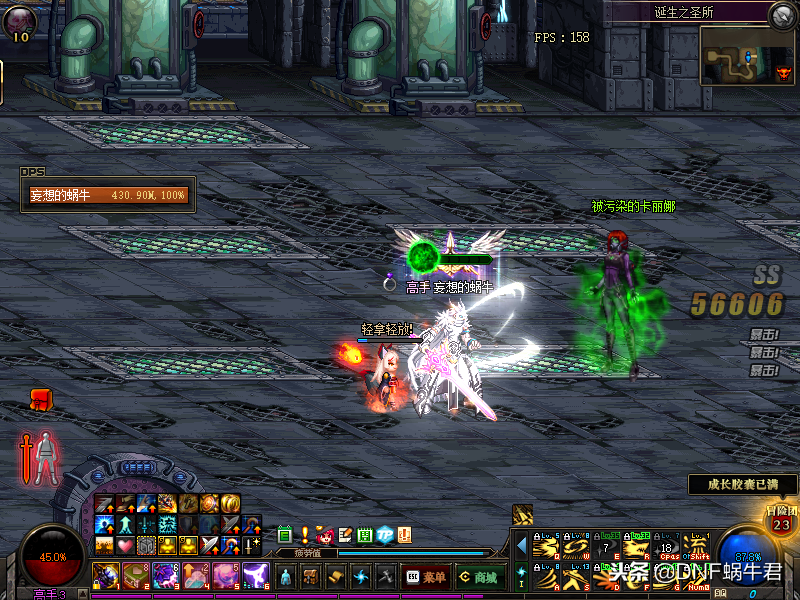This screenshot has width=800, height=600.
Task: Open the blue TP icon
Action: click(x=385, y=535)
